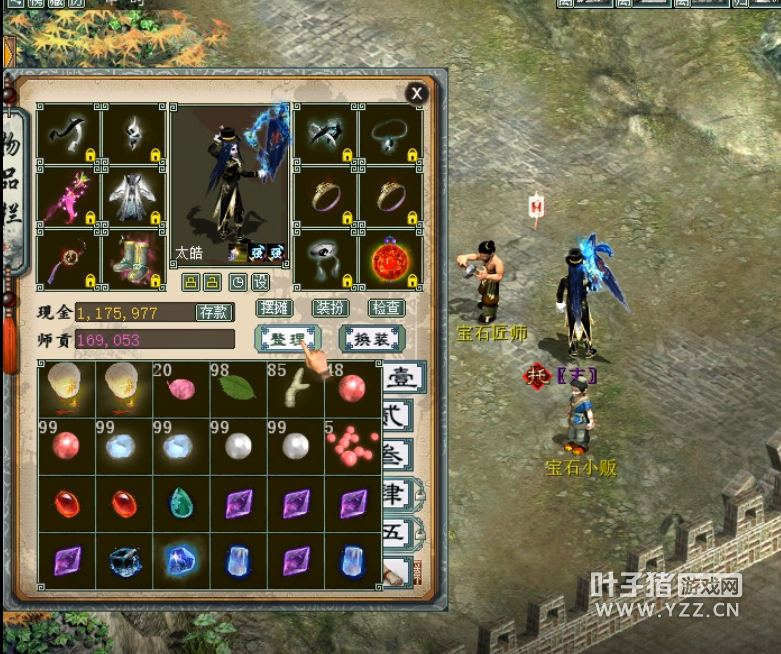Close the inventory panel with X
This screenshot has height=654, width=781.
tap(417, 93)
